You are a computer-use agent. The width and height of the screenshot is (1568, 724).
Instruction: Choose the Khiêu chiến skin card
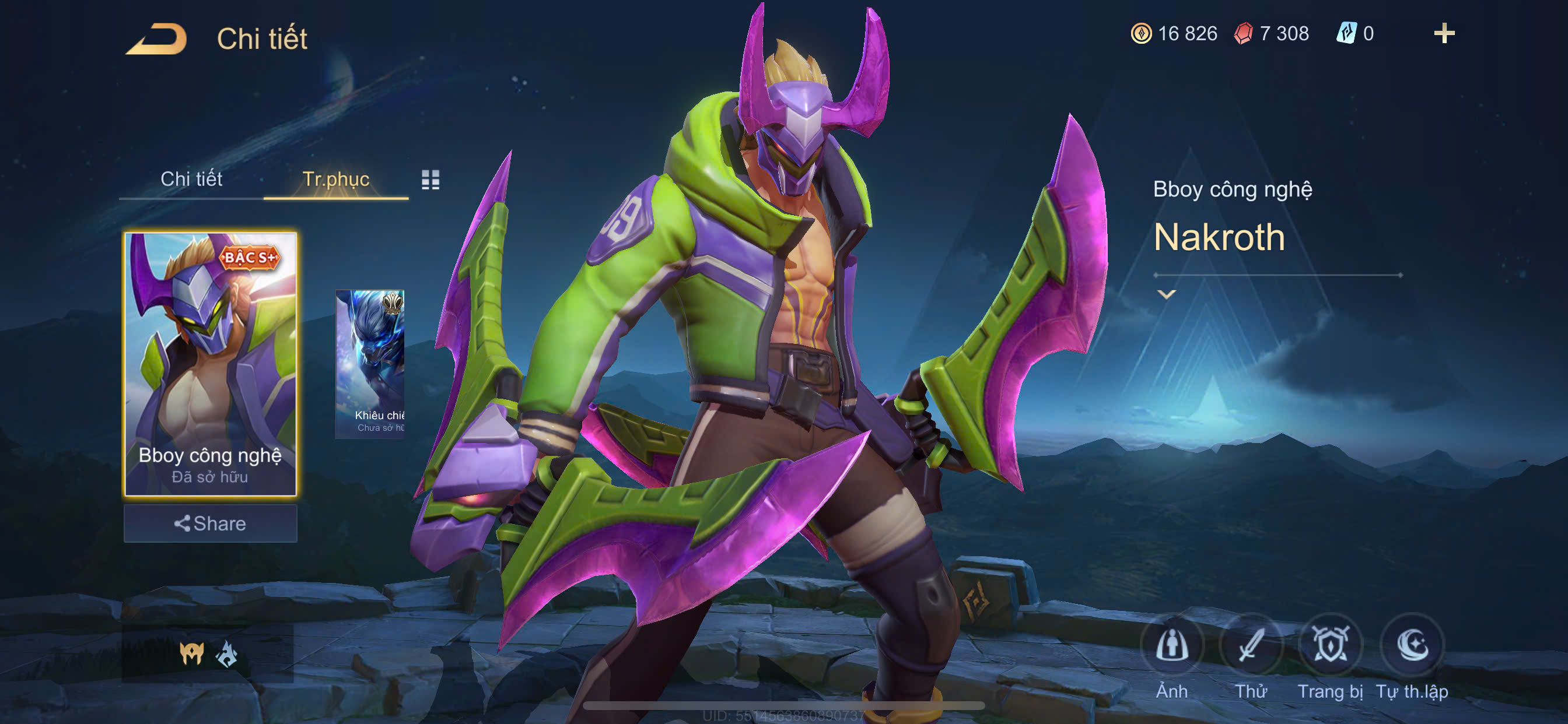tap(370, 363)
